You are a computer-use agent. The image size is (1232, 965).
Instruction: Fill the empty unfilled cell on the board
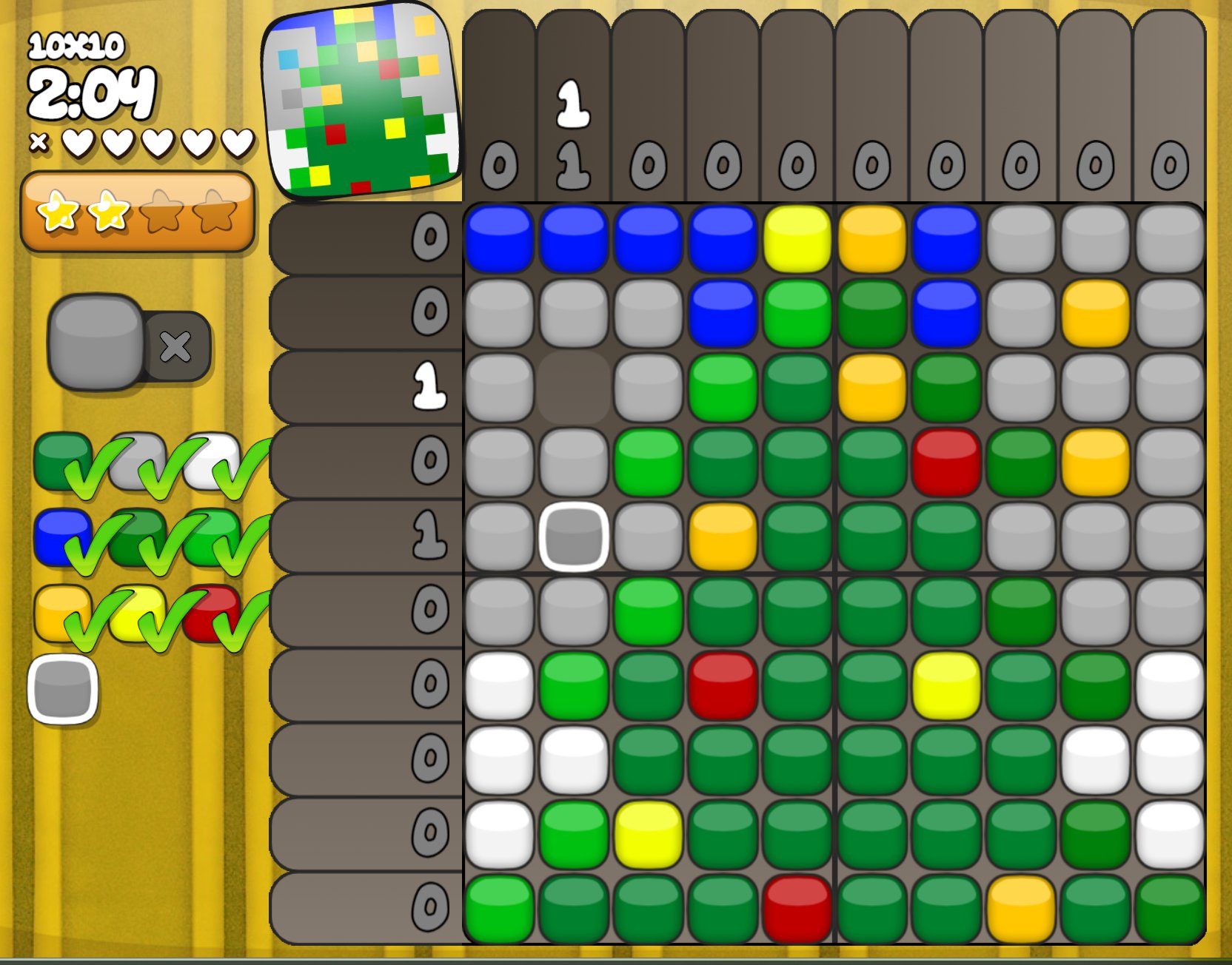tap(574, 388)
